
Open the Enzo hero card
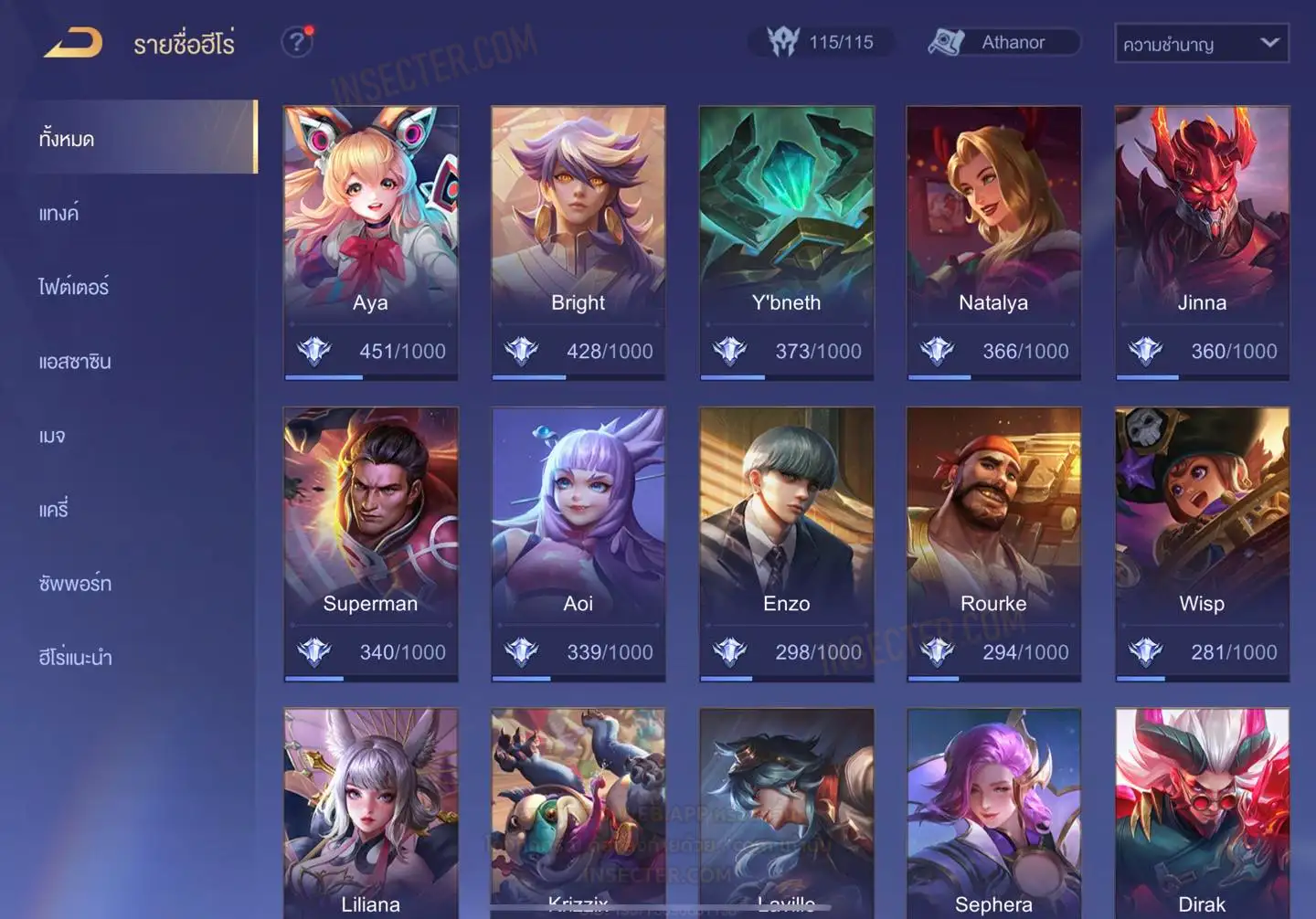point(786,543)
